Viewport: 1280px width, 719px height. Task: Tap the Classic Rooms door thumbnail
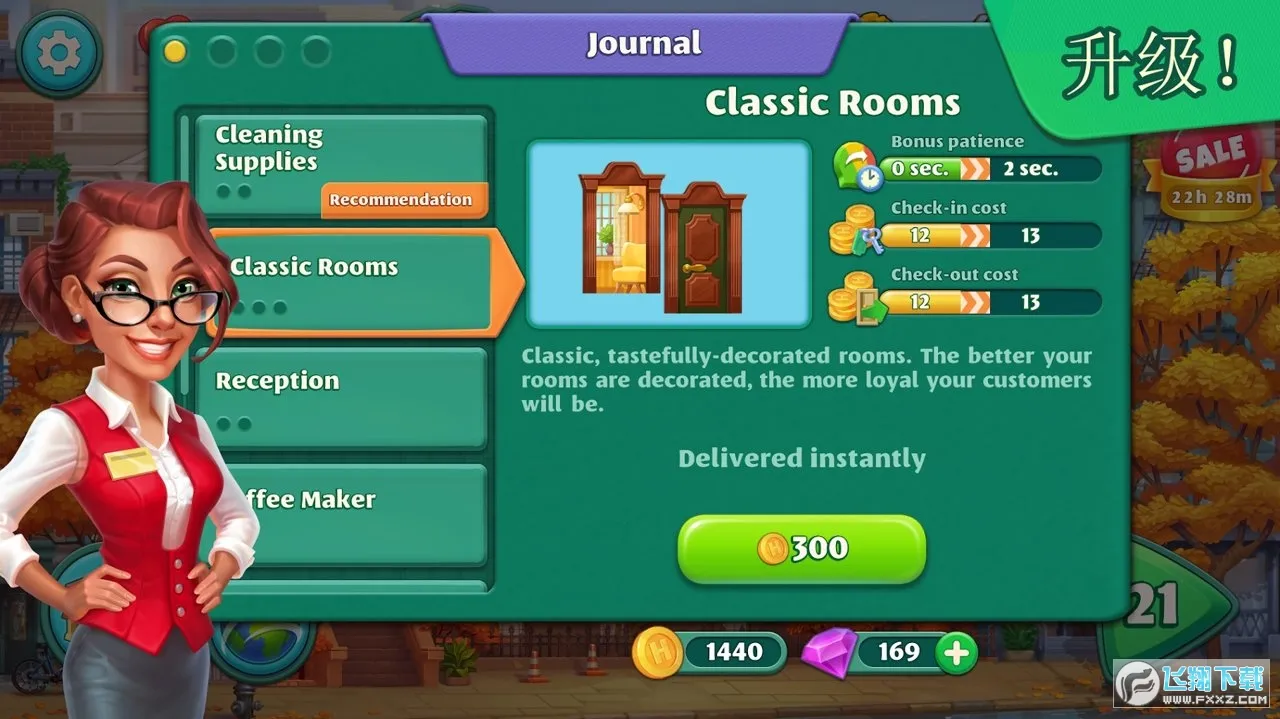668,234
